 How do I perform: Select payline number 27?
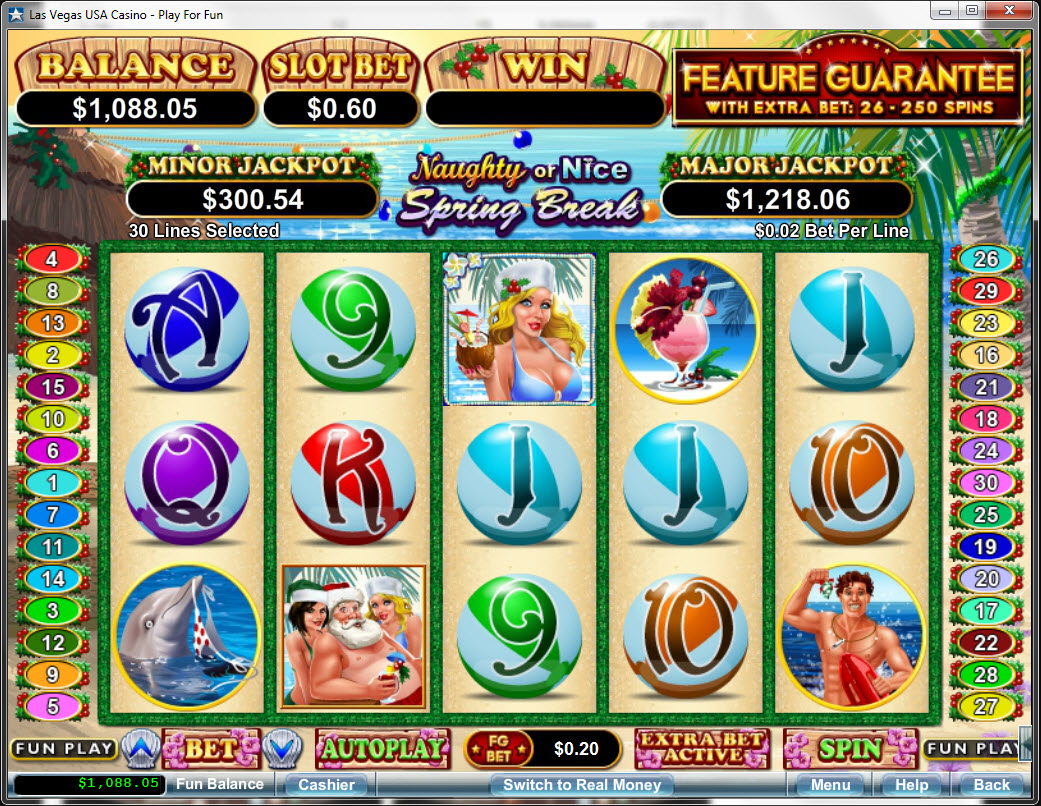tap(986, 707)
